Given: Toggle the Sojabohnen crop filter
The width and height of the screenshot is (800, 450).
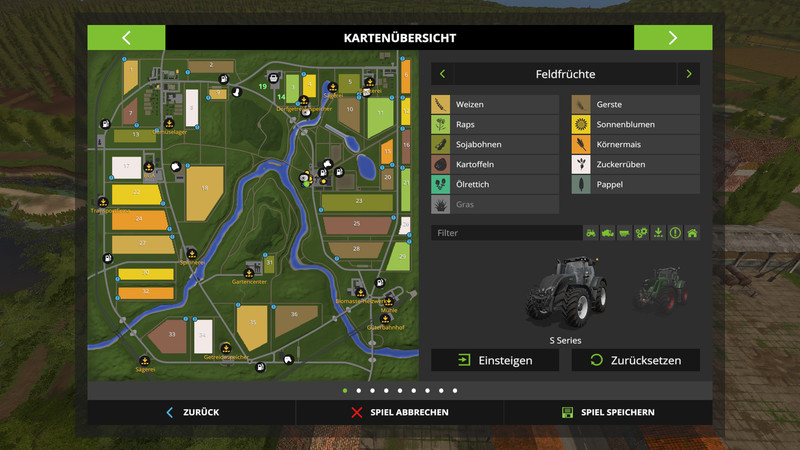Looking at the screenshot, I should pos(495,144).
